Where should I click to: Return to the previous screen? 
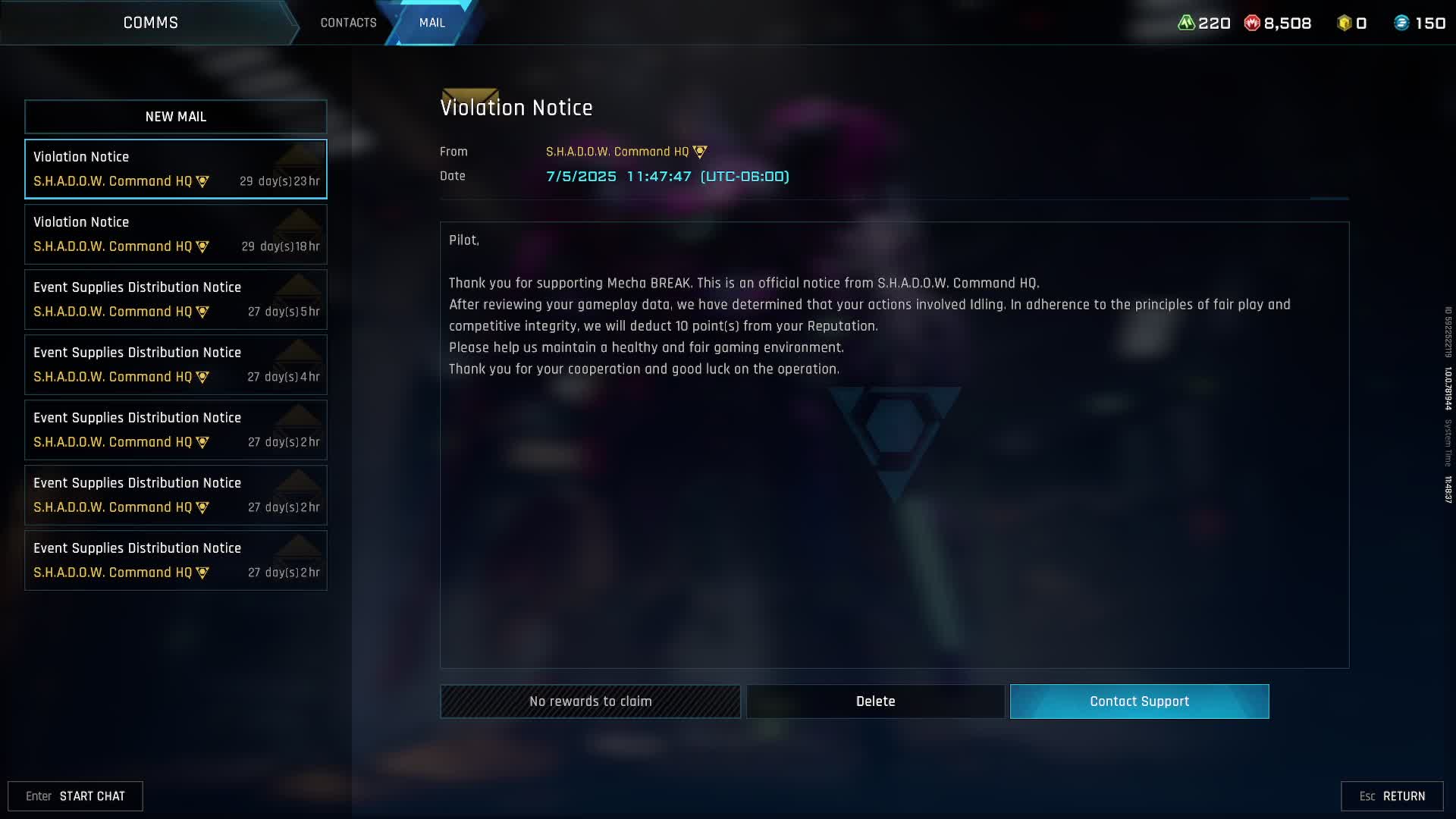pos(1392,796)
